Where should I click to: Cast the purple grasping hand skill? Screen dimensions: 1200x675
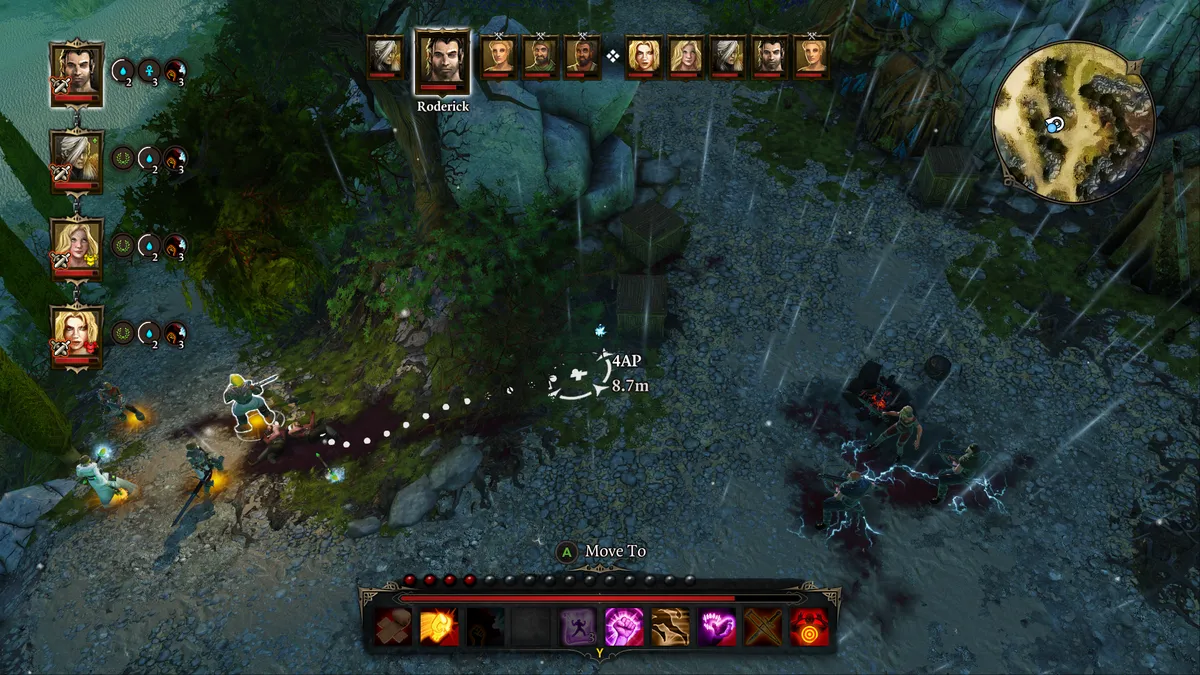point(716,627)
